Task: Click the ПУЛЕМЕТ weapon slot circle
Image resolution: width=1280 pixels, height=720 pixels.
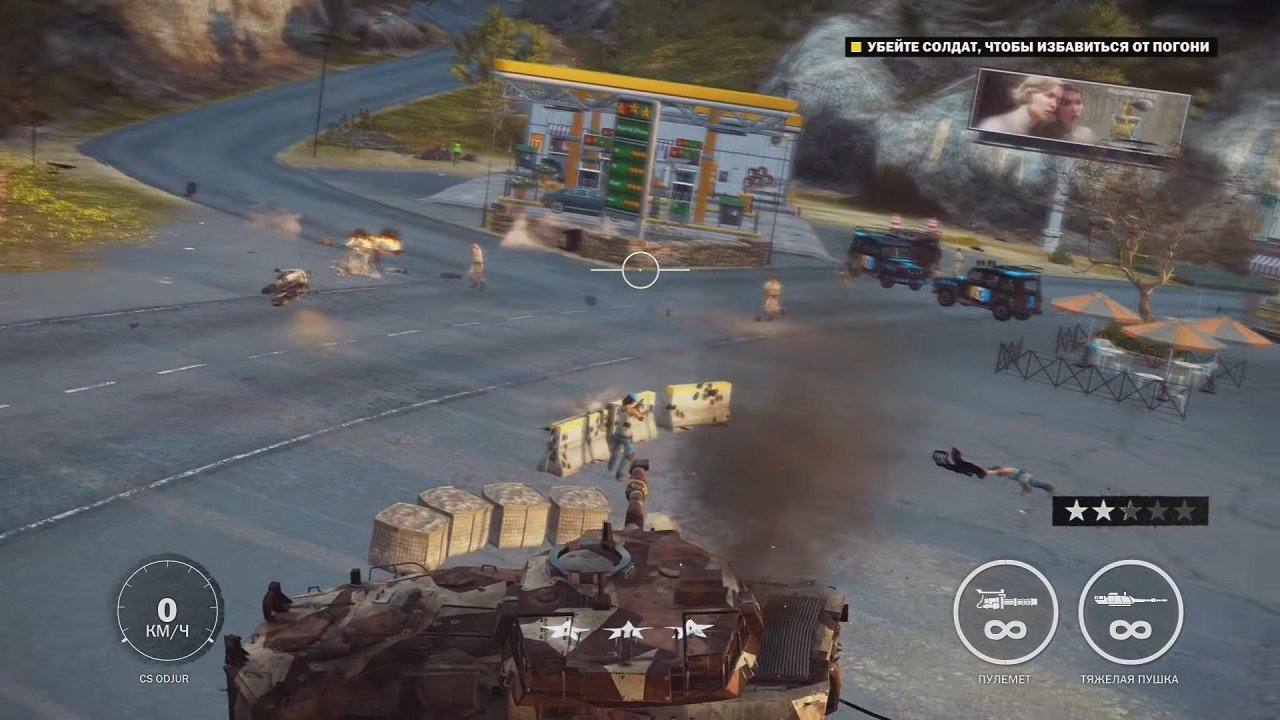Action: point(1005,610)
